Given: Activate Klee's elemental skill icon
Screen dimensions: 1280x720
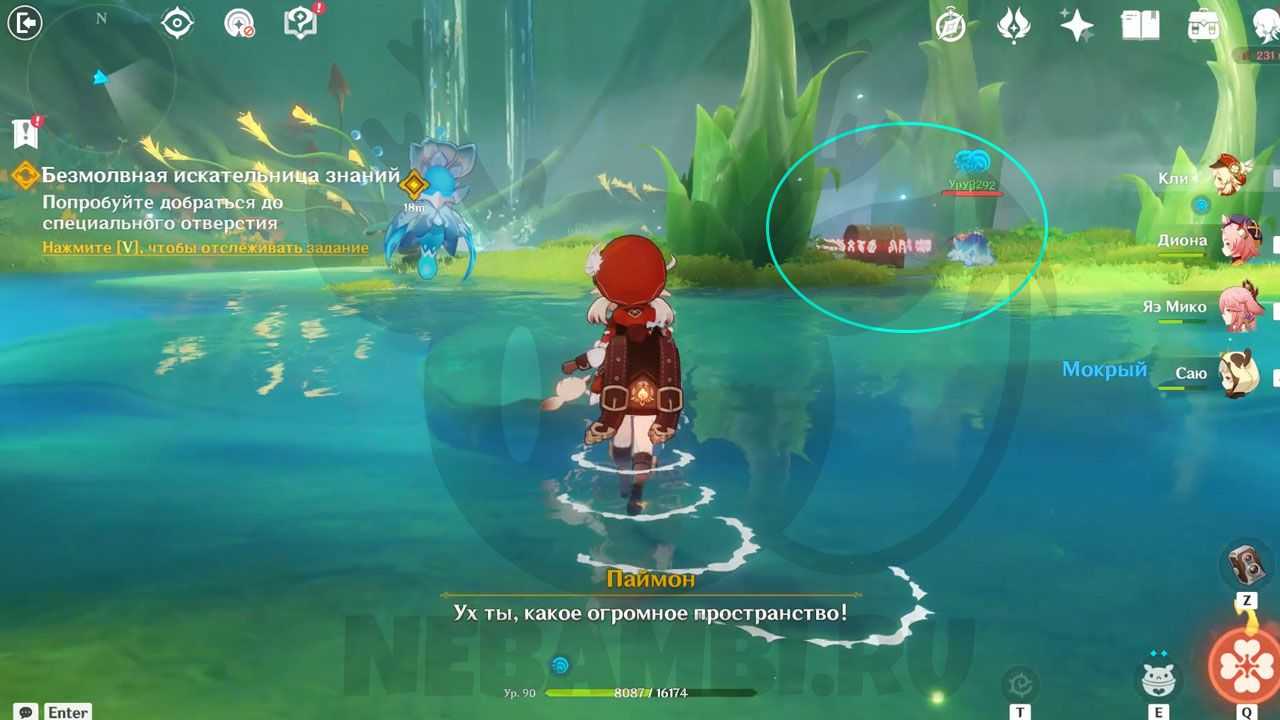Looking at the screenshot, I should point(1158,679).
